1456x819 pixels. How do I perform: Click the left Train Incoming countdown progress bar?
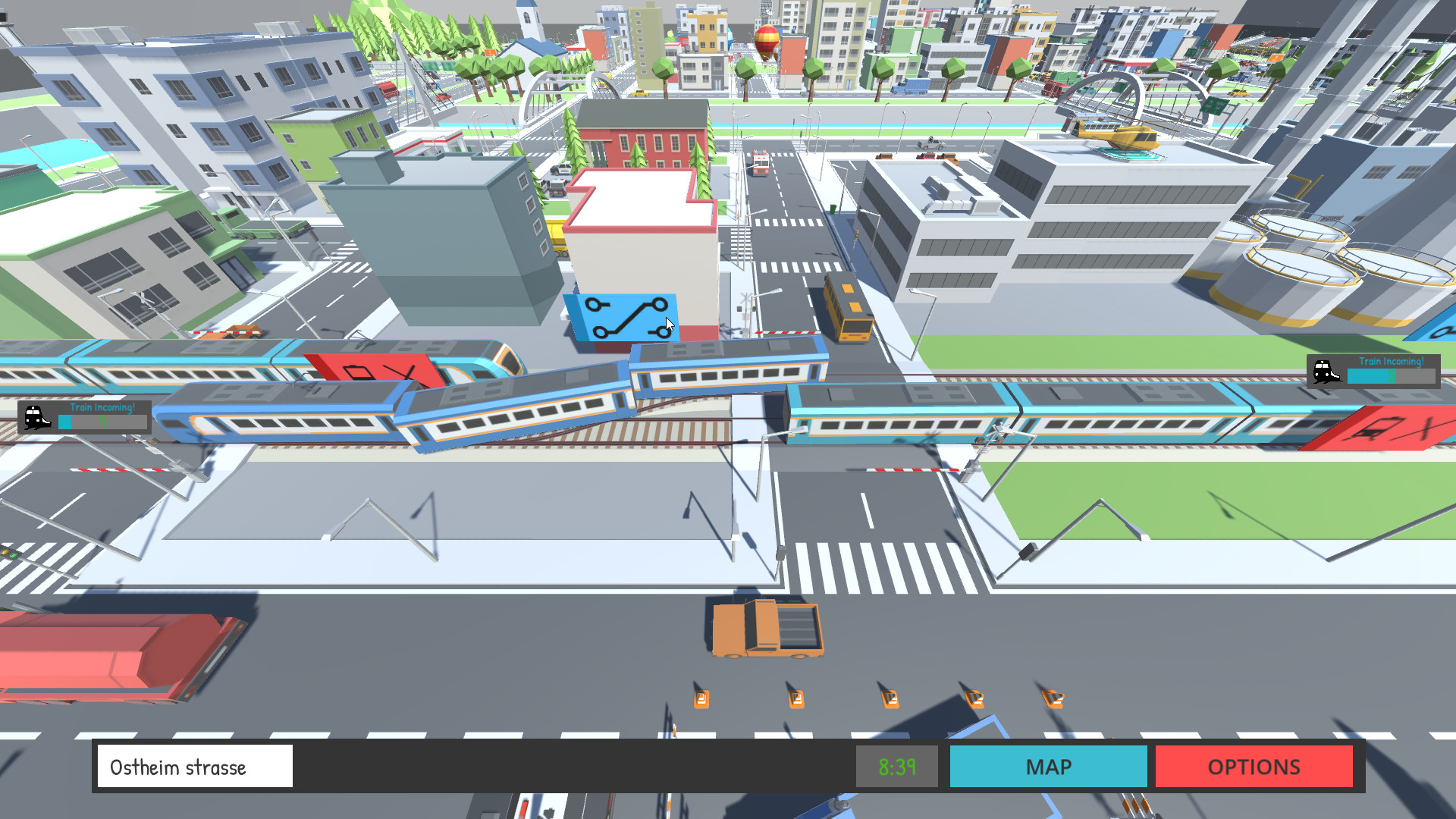[x=100, y=421]
